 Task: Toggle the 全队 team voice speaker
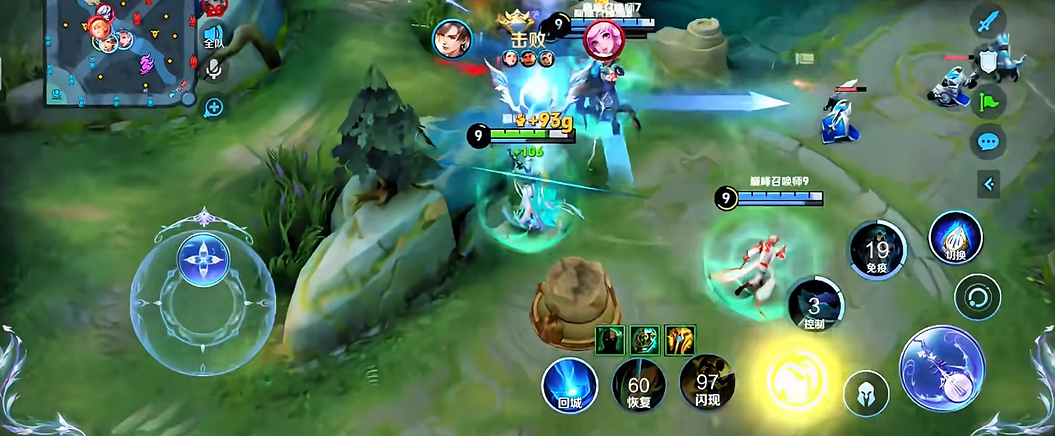point(213,37)
